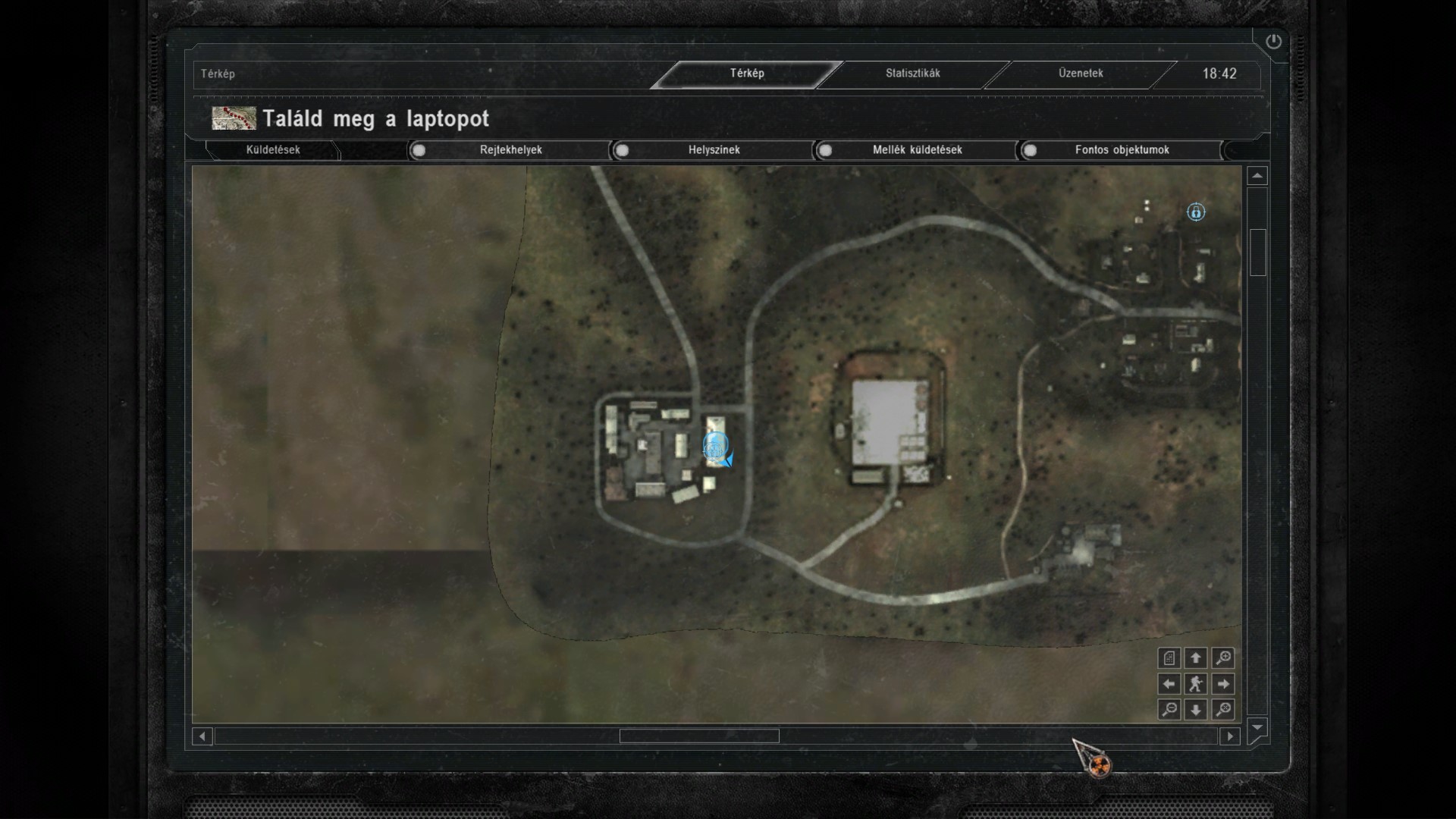Zoom in the map with the plus magnifier
This screenshot has width=1456, height=819.
point(1222,658)
